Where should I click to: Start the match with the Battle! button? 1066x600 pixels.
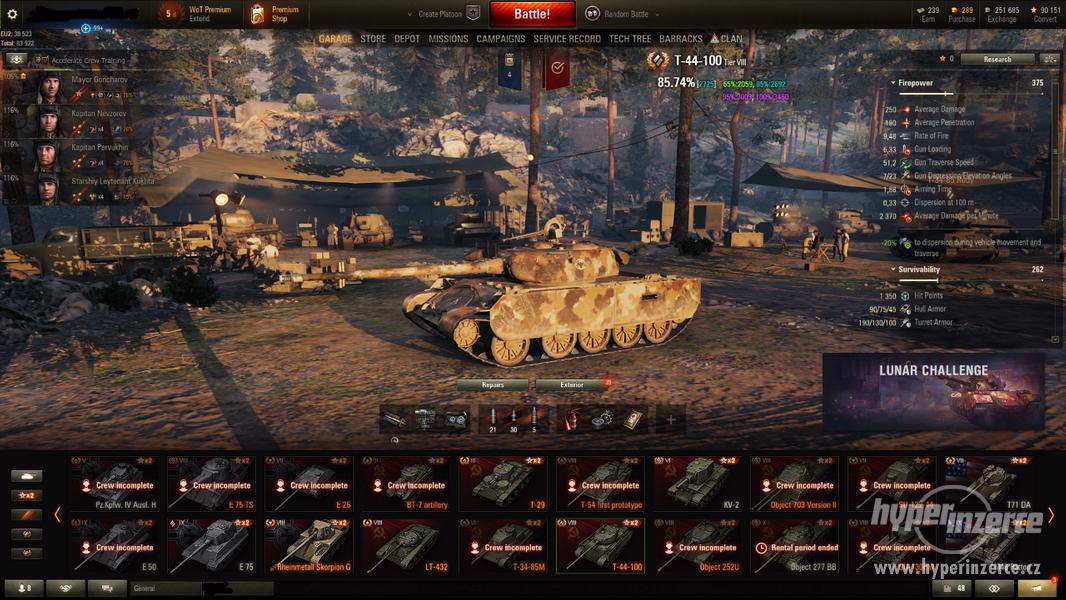coord(532,14)
